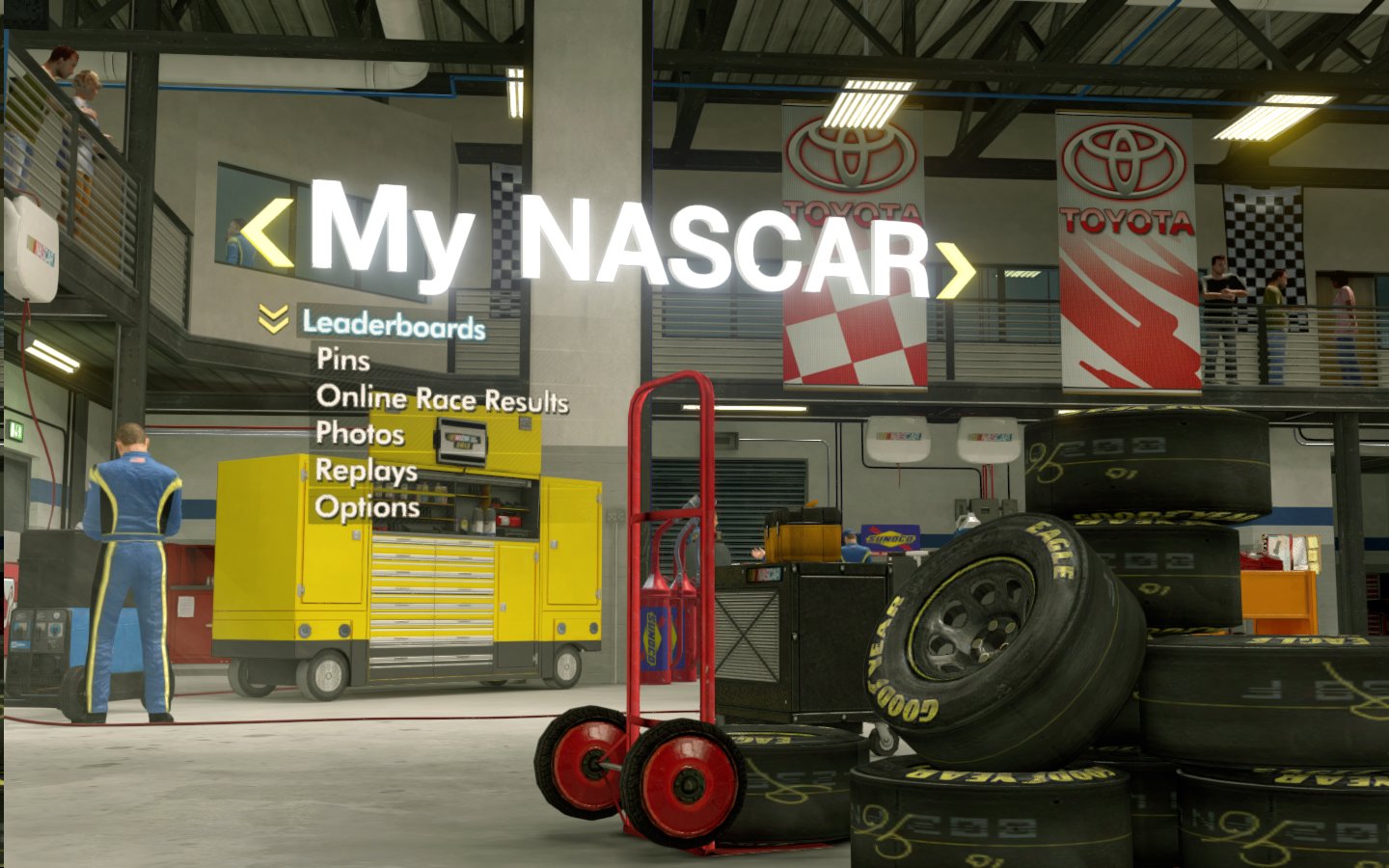Choose the Replays menu entry
The width and height of the screenshot is (1389, 868).
pyautogui.click(x=367, y=471)
